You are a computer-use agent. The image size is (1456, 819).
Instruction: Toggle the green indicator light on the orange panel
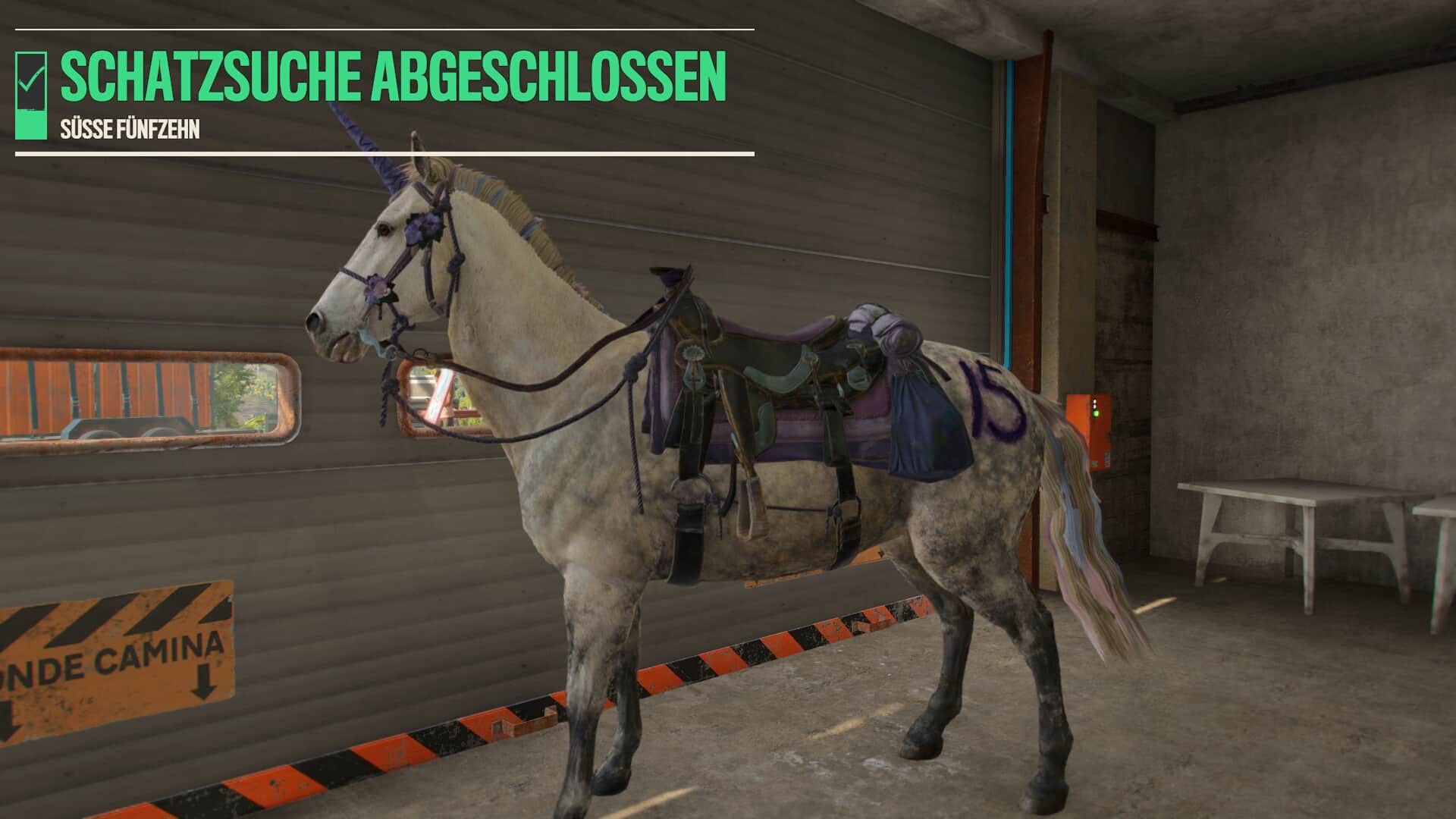pyautogui.click(x=1095, y=414)
